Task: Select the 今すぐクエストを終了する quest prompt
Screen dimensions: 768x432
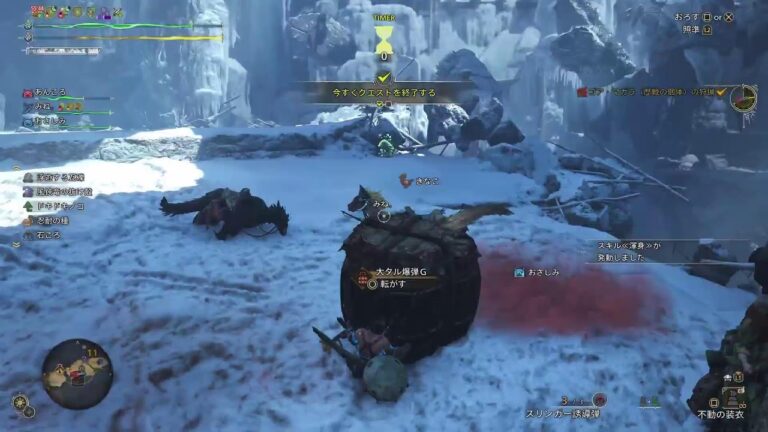Action: [384, 91]
